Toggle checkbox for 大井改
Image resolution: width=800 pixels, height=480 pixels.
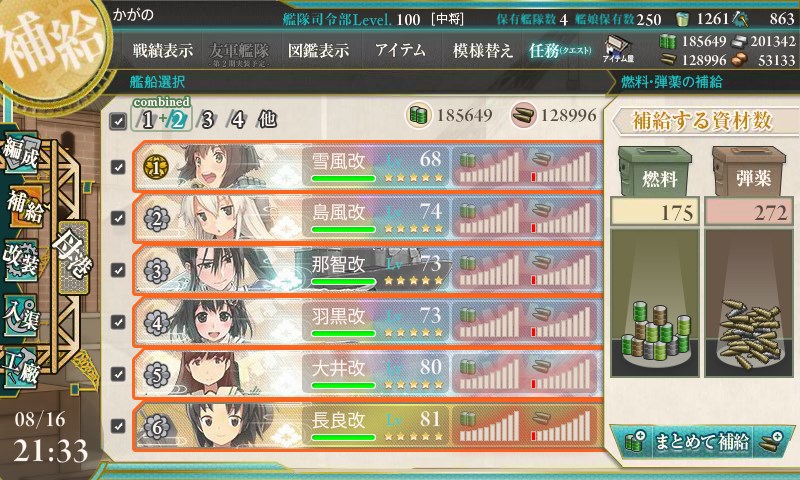coord(119,374)
